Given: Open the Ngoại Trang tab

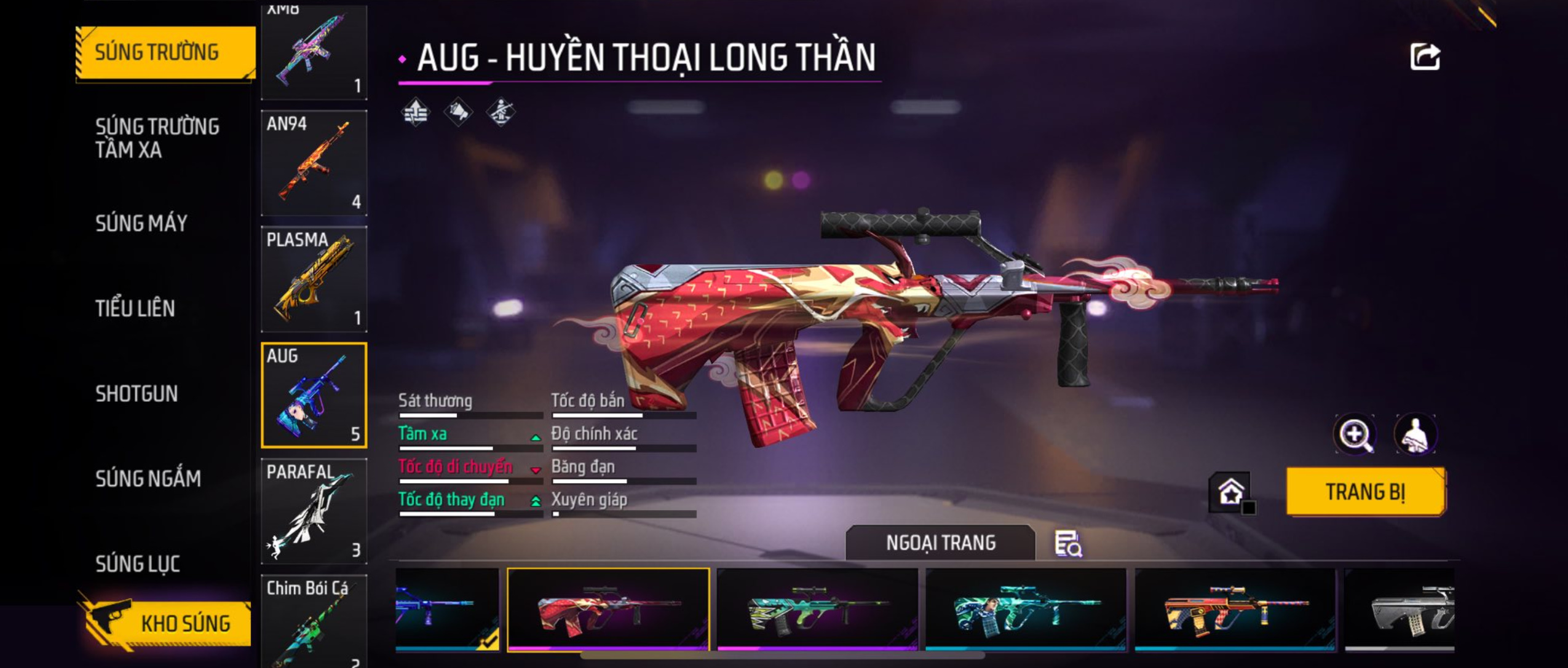Looking at the screenshot, I should pos(940,543).
